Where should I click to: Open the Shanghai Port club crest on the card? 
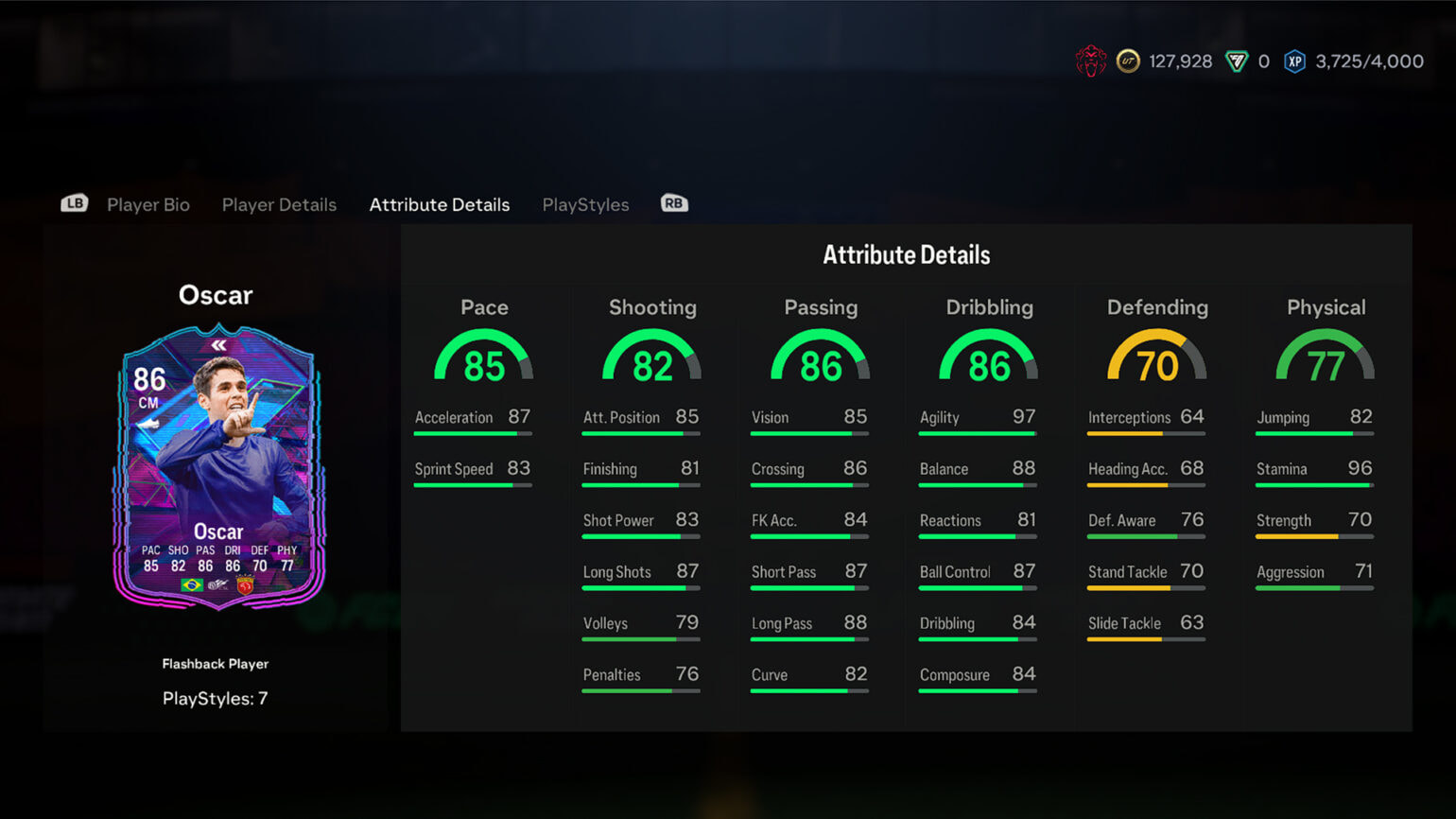245,585
